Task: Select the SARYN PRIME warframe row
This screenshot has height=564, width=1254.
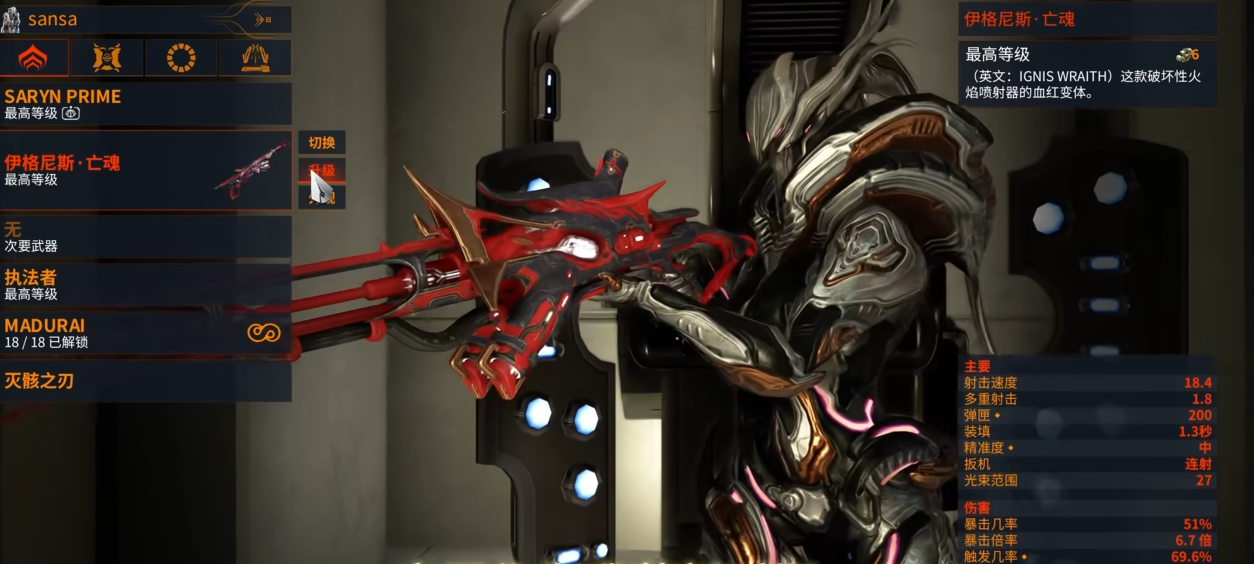Action: pos(146,104)
